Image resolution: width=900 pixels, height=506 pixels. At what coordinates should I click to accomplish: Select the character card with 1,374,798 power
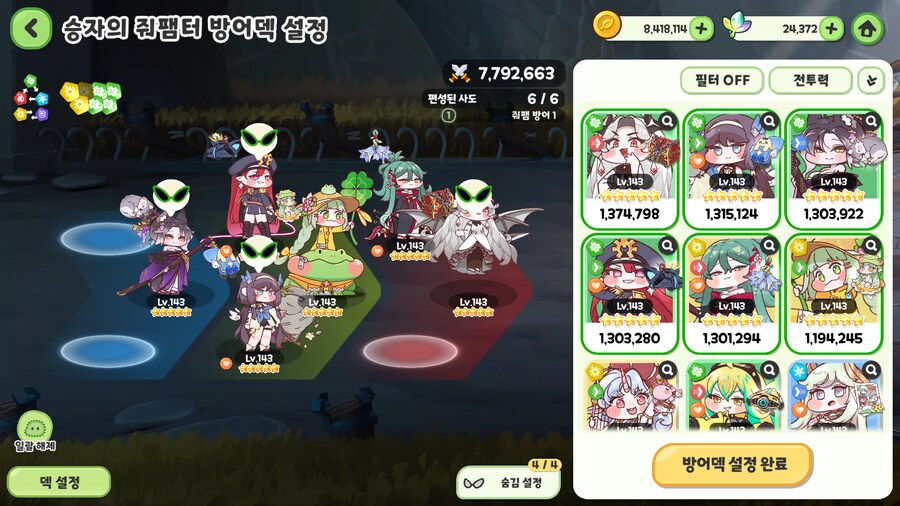pyautogui.click(x=629, y=166)
